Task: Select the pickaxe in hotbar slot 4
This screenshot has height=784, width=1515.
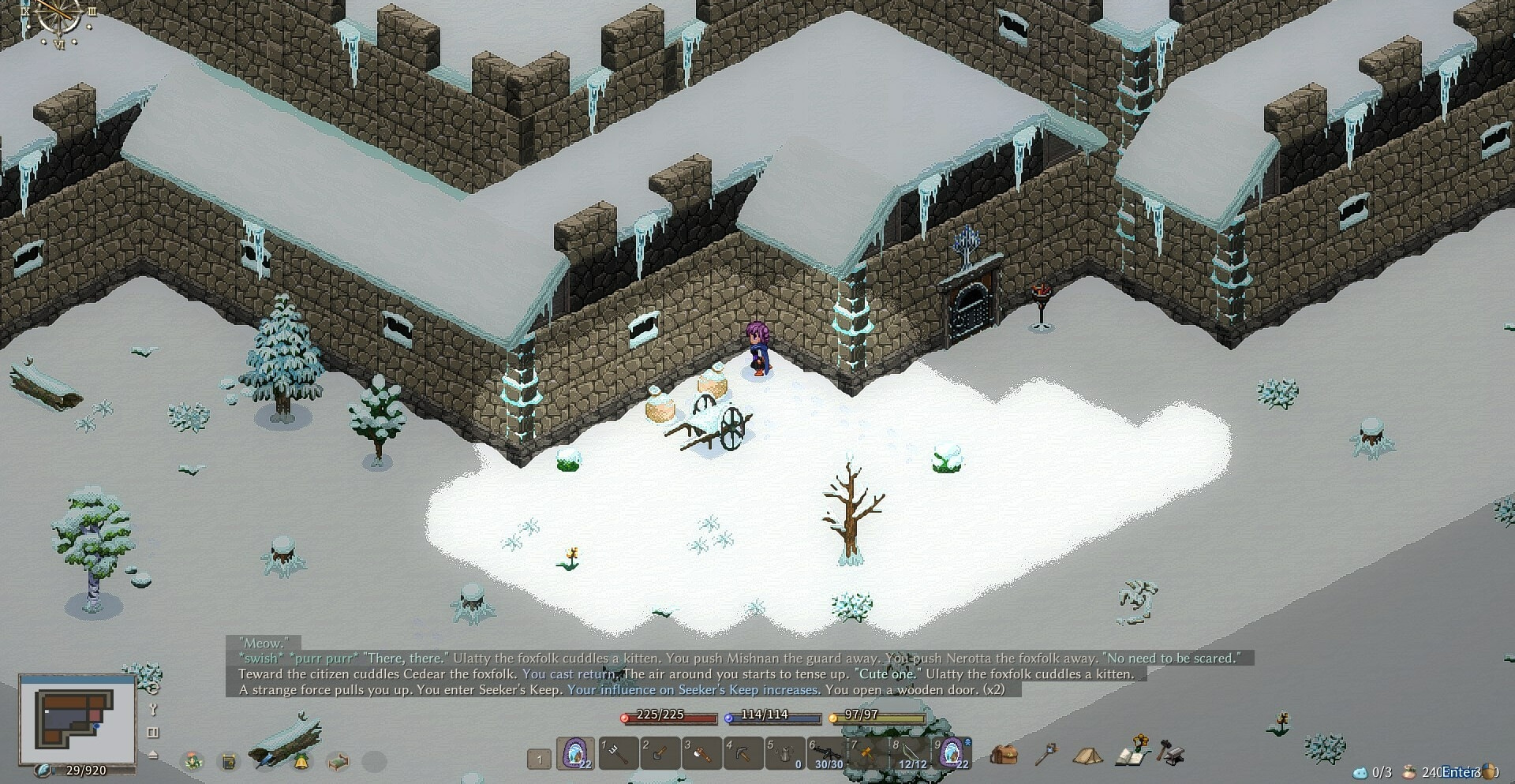Action: click(743, 753)
